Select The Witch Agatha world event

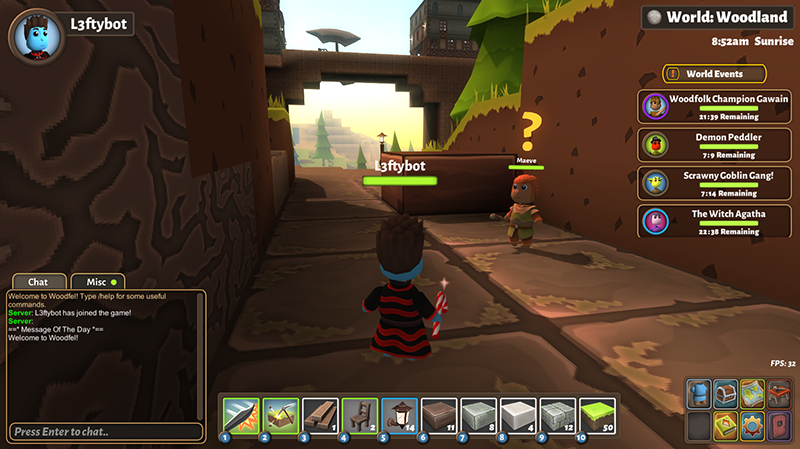(701, 220)
